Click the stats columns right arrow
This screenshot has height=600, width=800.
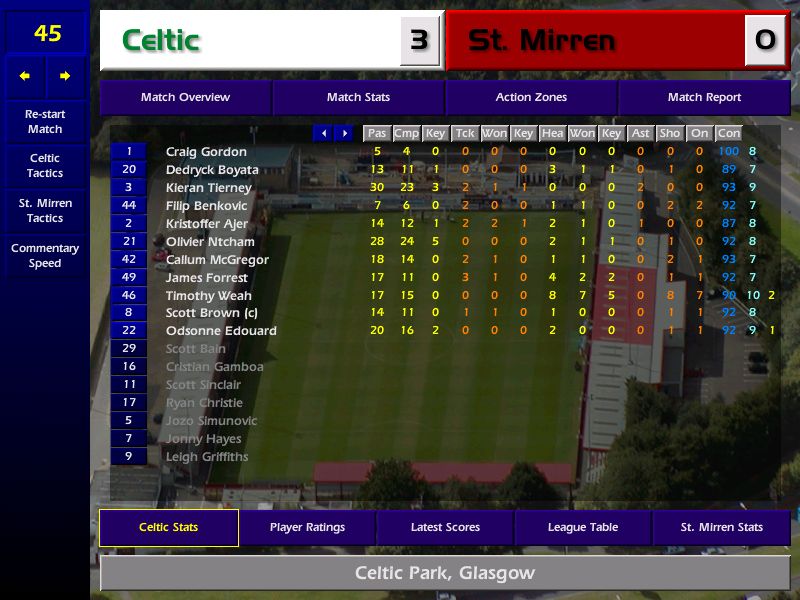pyautogui.click(x=344, y=133)
